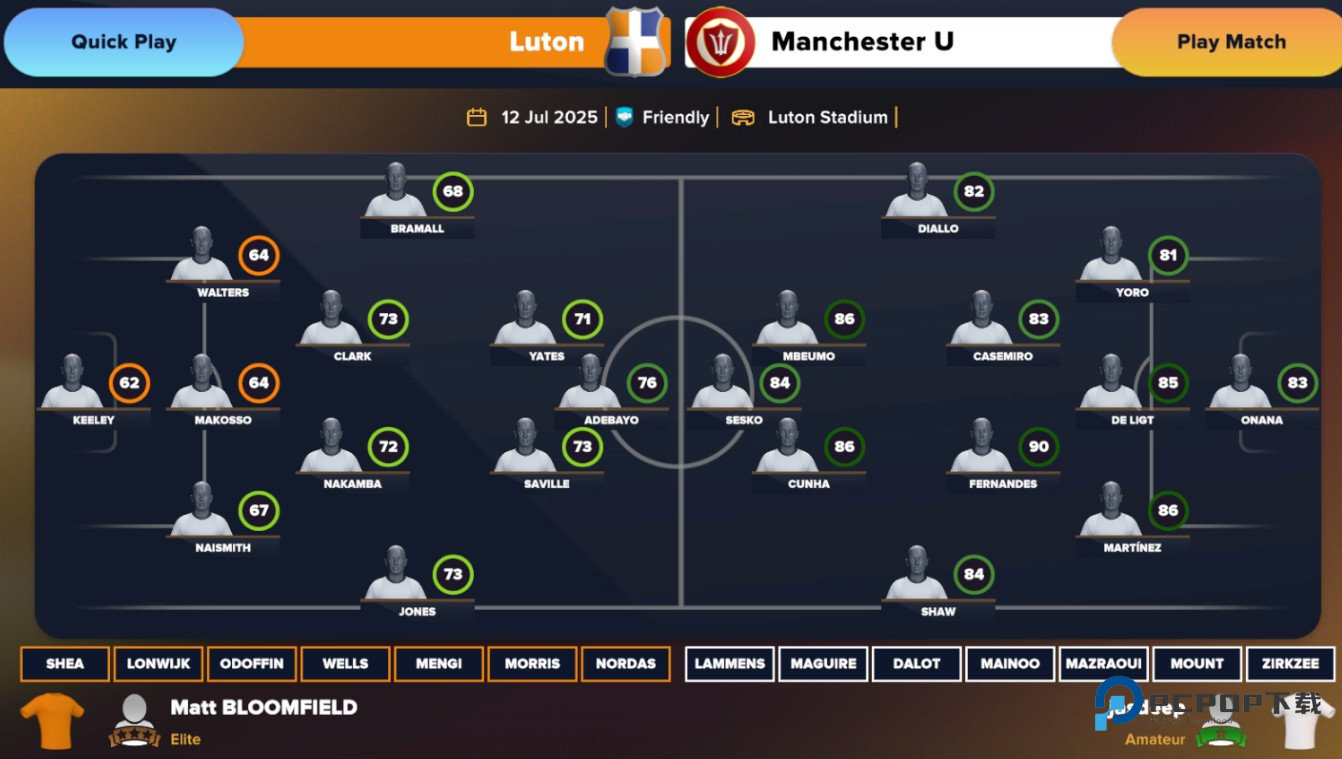Open manager Matt Bloomfield's profile
The image size is (1342, 759).
263,708
